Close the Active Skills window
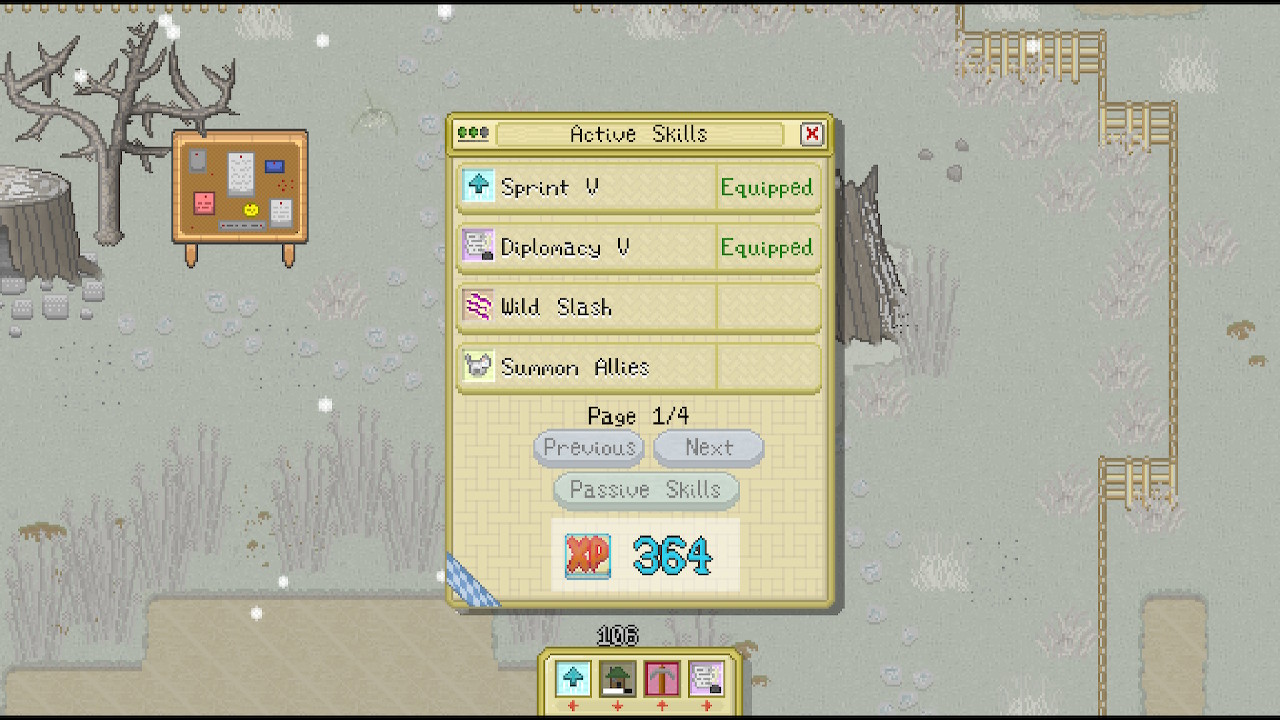 click(812, 134)
